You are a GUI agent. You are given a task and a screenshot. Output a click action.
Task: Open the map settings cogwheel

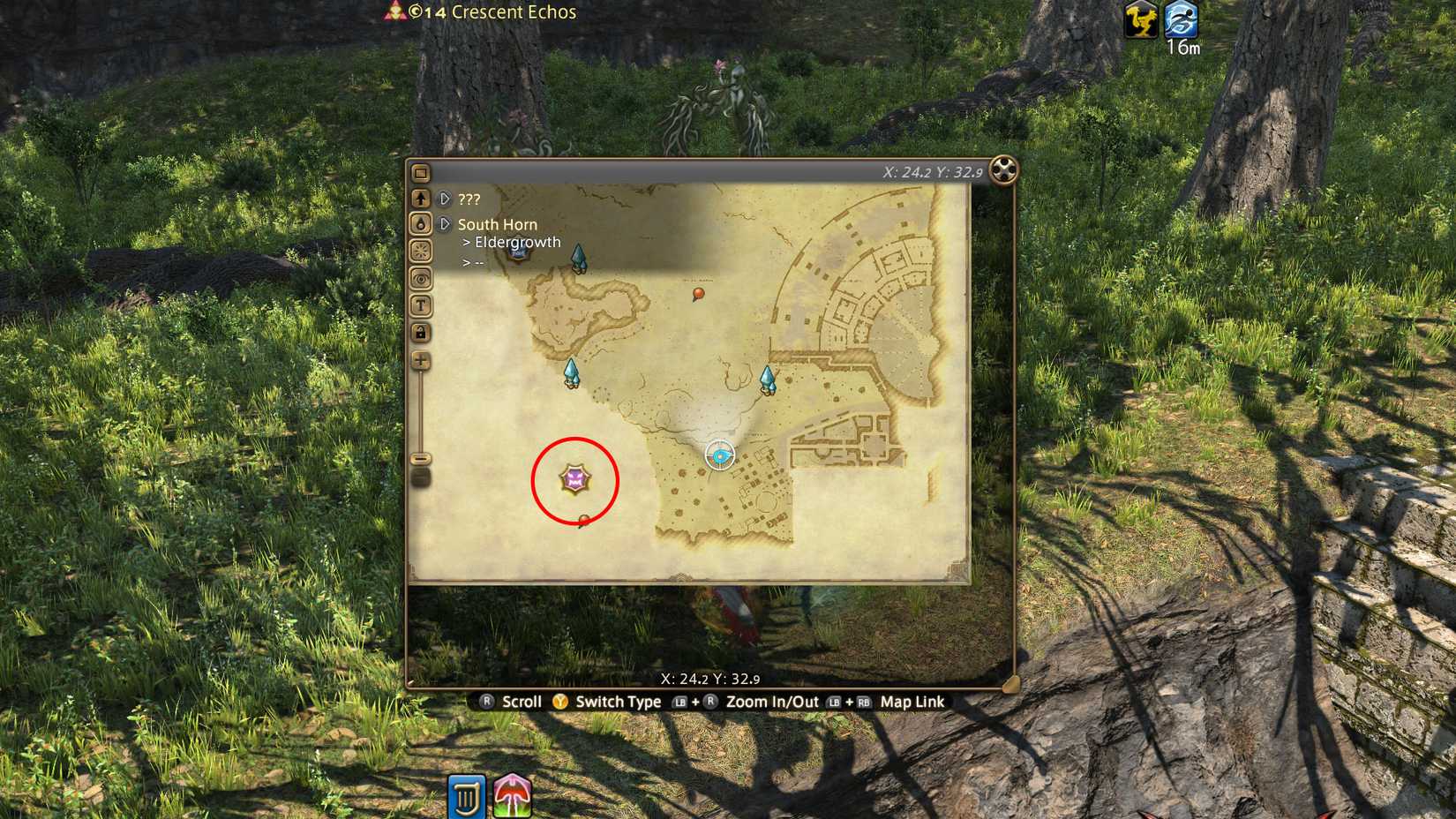1002,169
